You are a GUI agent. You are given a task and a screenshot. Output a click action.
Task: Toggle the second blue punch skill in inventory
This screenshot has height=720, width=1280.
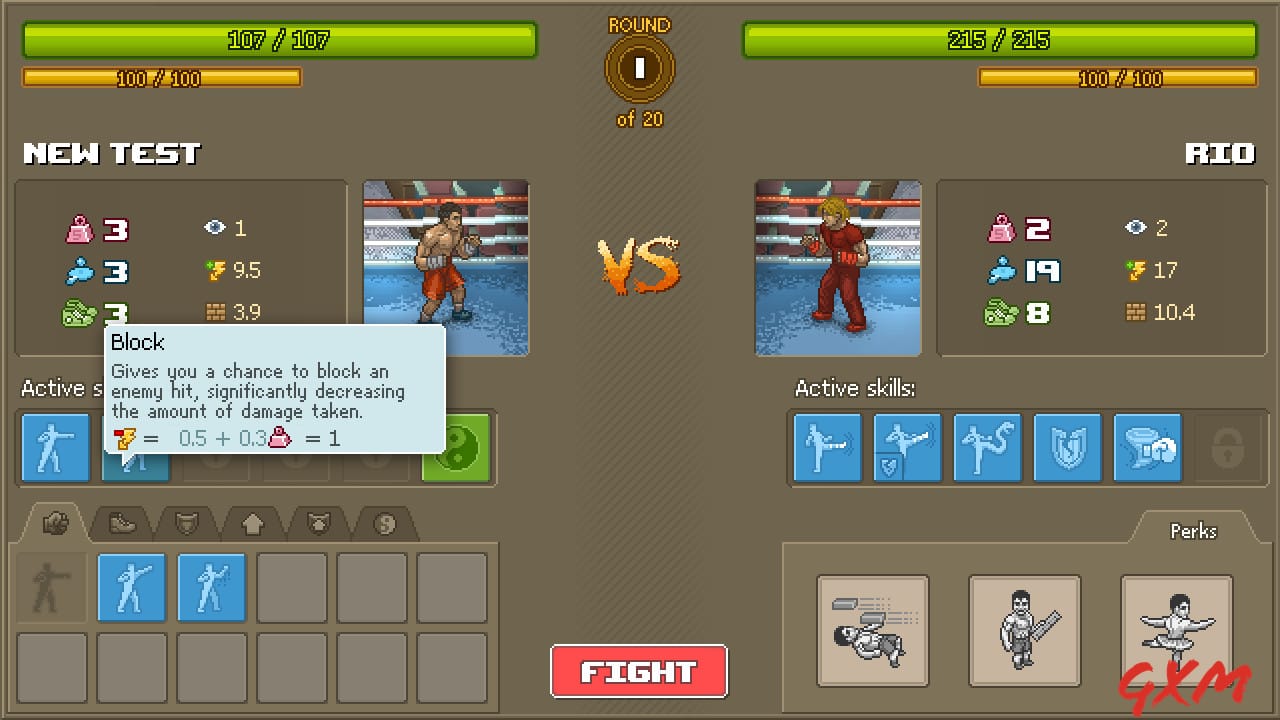click(211, 588)
